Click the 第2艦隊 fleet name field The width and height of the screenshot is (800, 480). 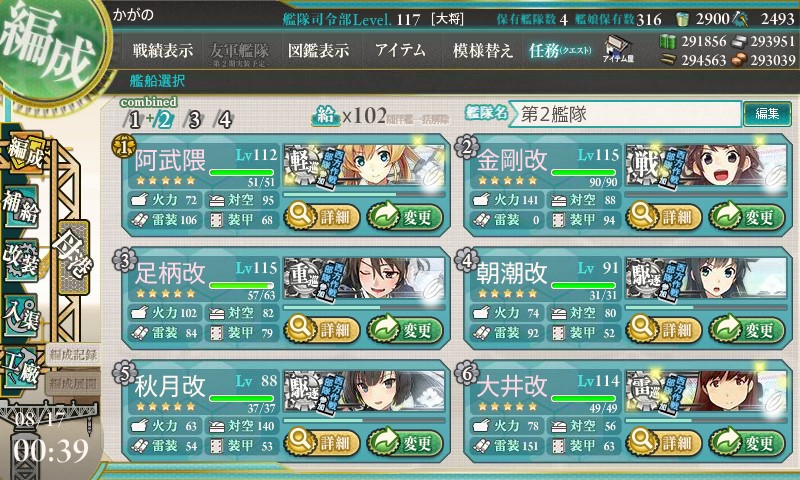[x=627, y=114]
